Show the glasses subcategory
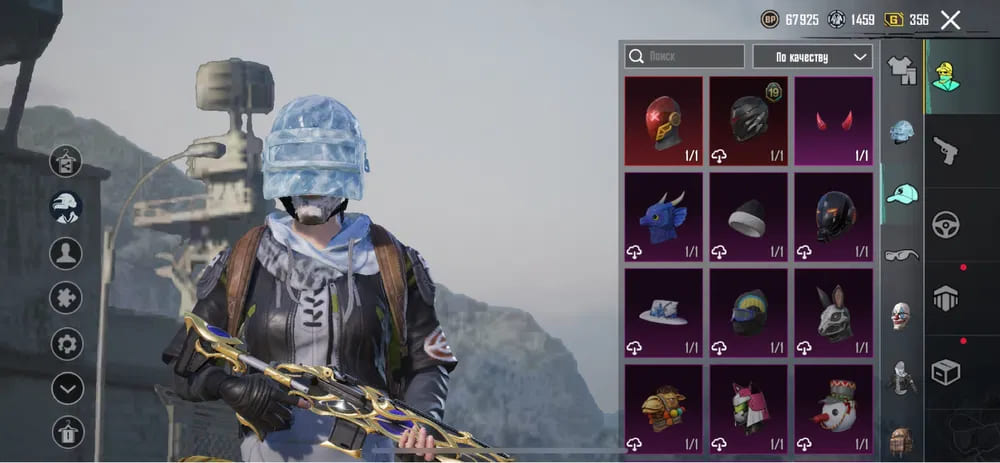The height and width of the screenshot is (463, 1000). pos(902,255)
